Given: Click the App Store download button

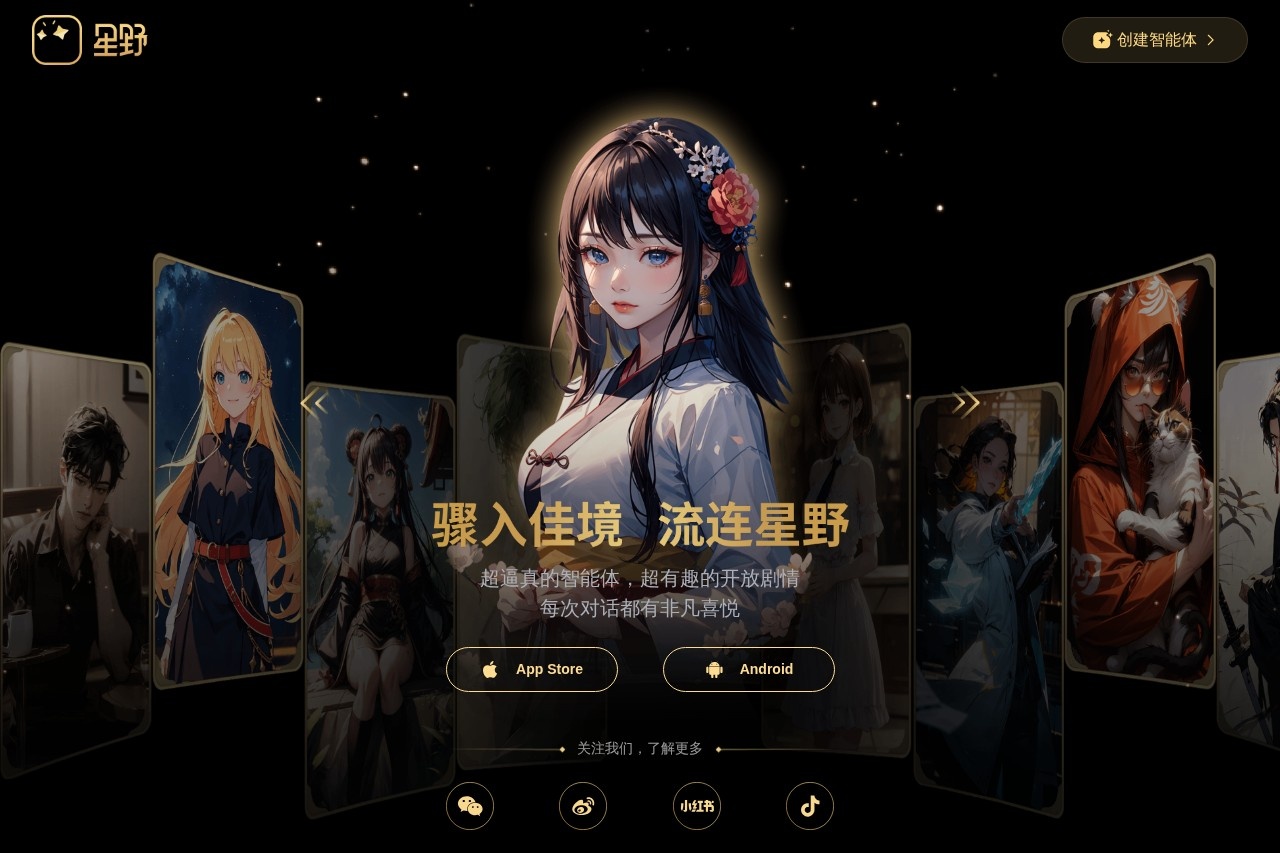Looking at the screenshot, I should point(532,669).
